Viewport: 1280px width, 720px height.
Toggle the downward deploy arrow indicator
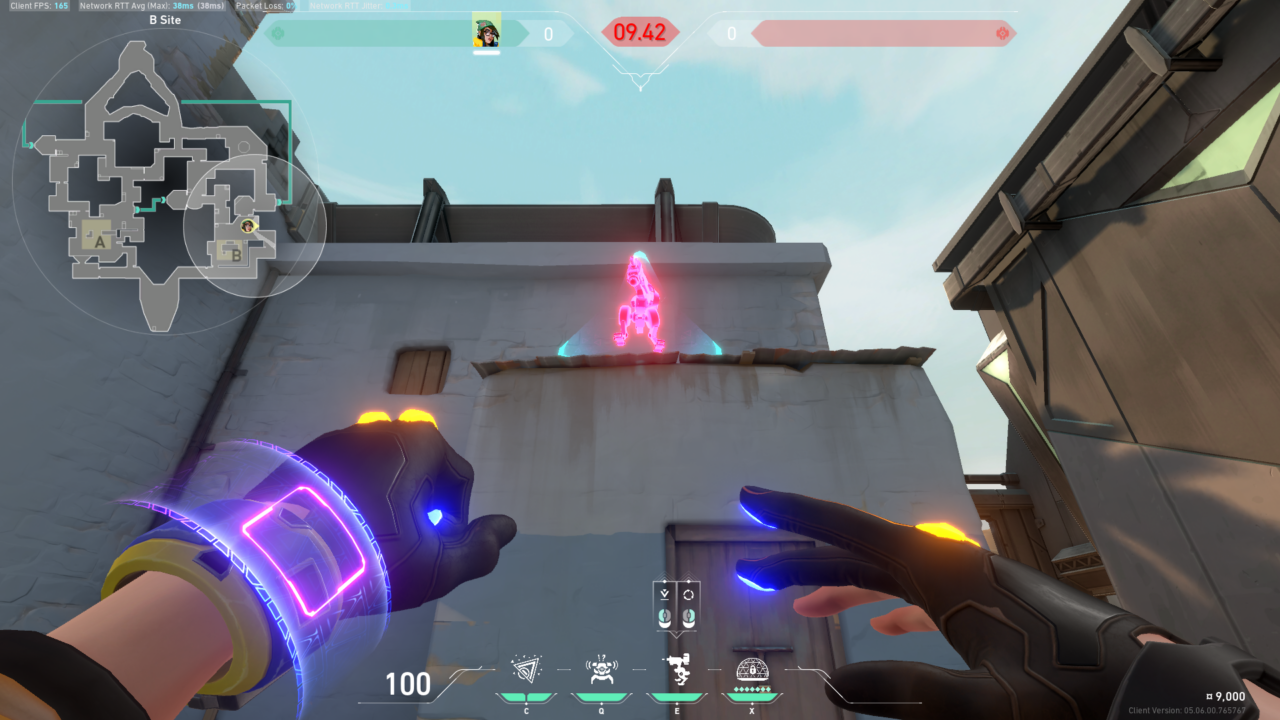665,595
